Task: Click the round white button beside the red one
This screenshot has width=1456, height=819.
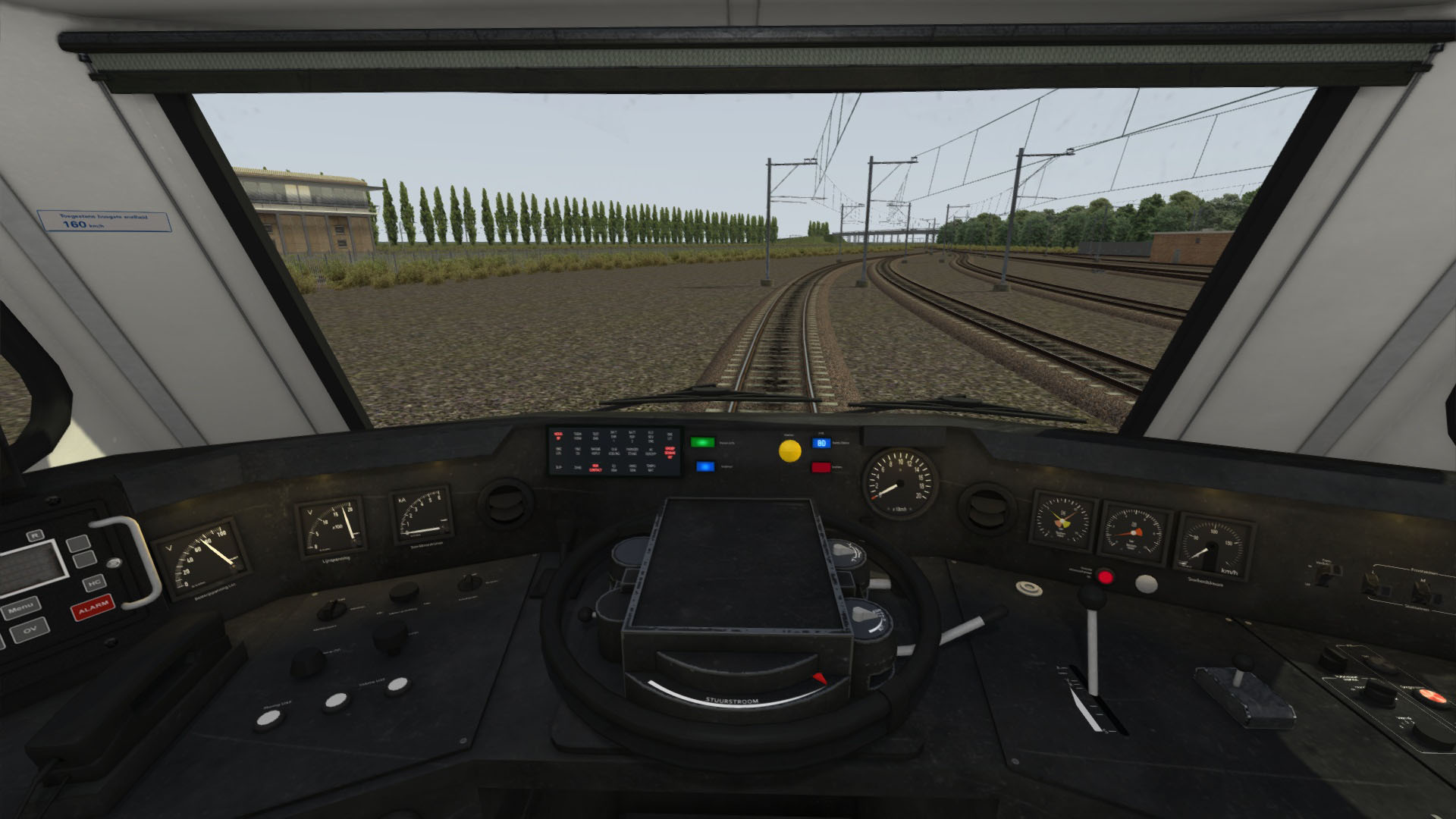Action: point(1146,583)
